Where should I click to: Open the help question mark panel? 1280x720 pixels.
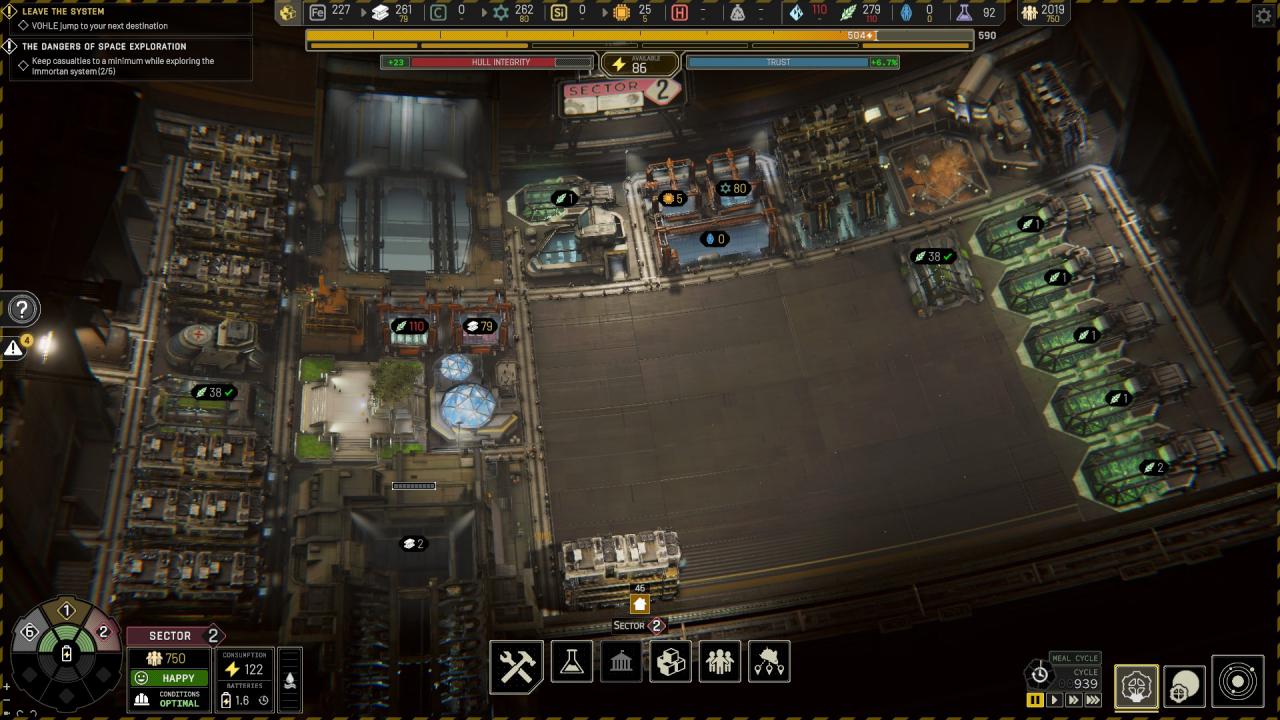(22, 309)
